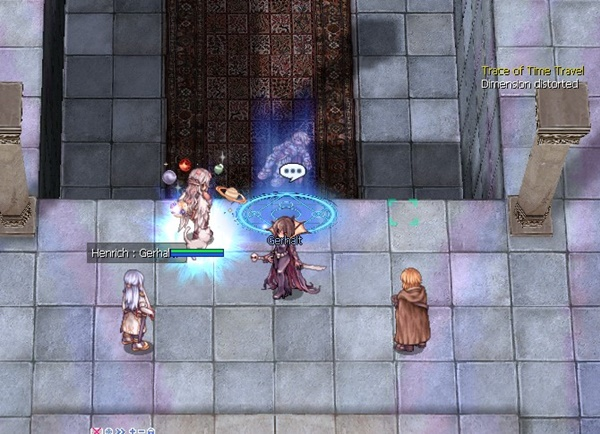Shrink the chat window with the minus icon
Viewport: 600px width, 434px height.
(x=140, y=430)
